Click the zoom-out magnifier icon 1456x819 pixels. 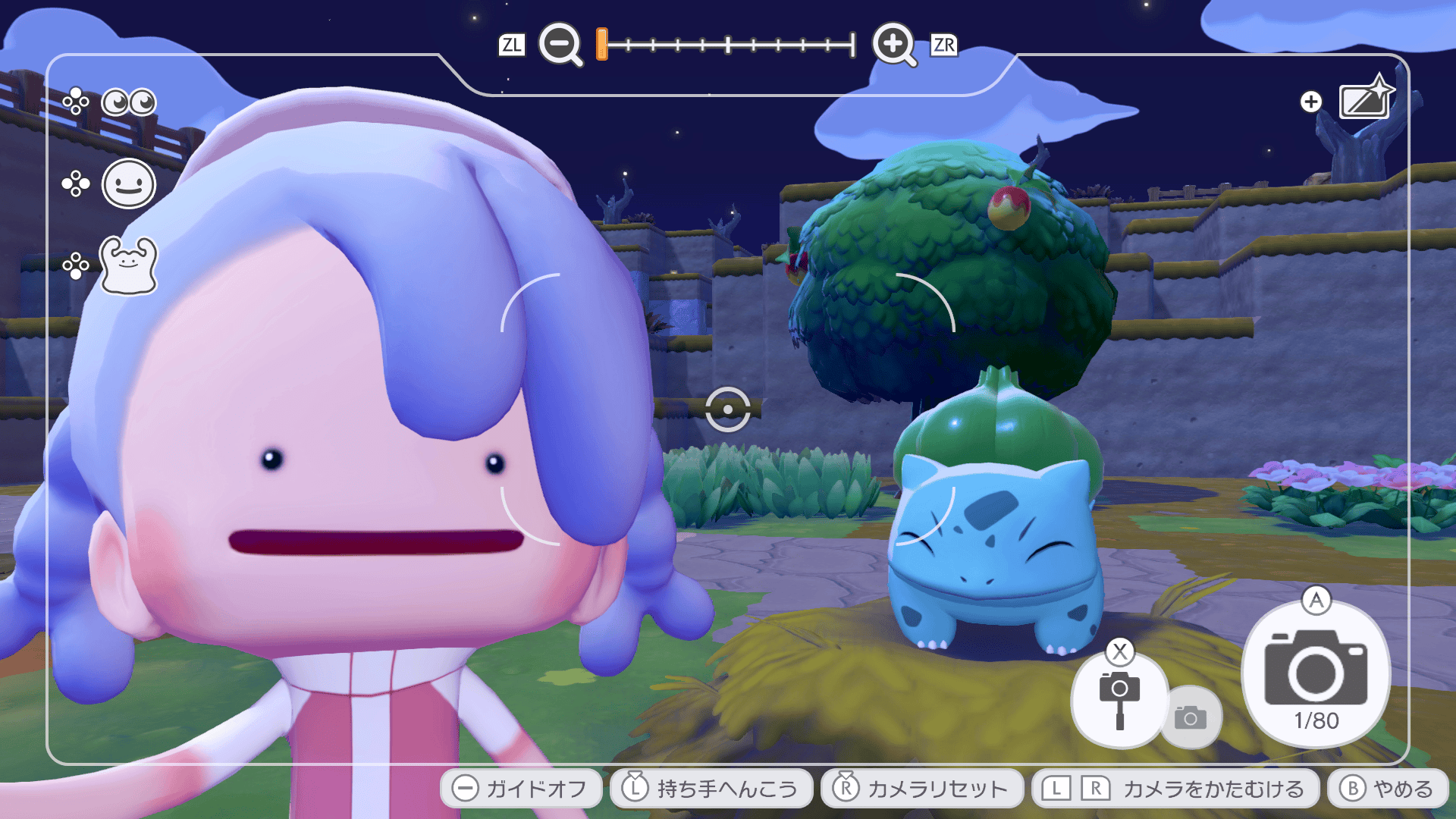point(560,44)
